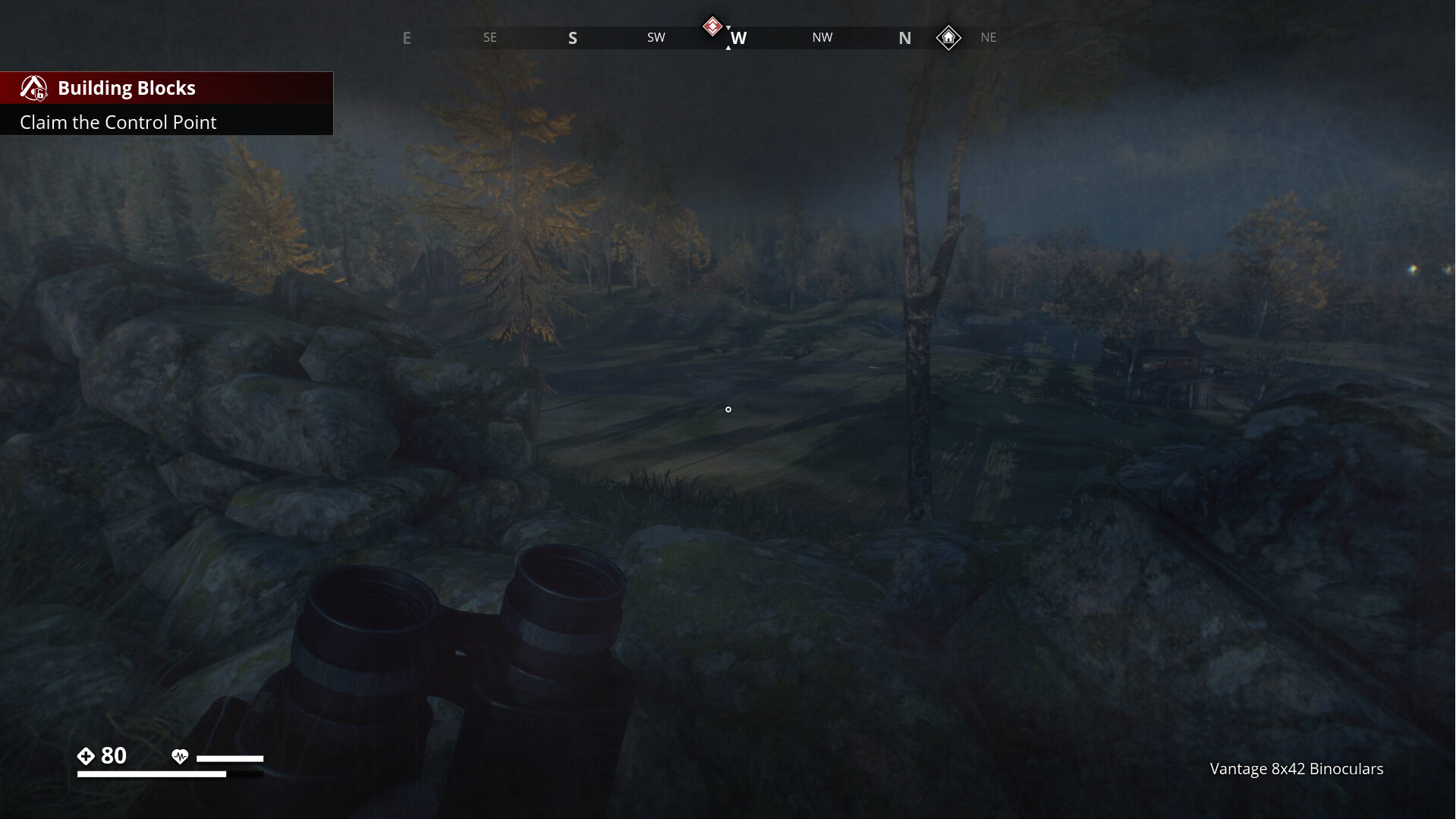Toggle the red objective waypoint on the compass
Screen dimensions: 1456x819
point(712,25)
